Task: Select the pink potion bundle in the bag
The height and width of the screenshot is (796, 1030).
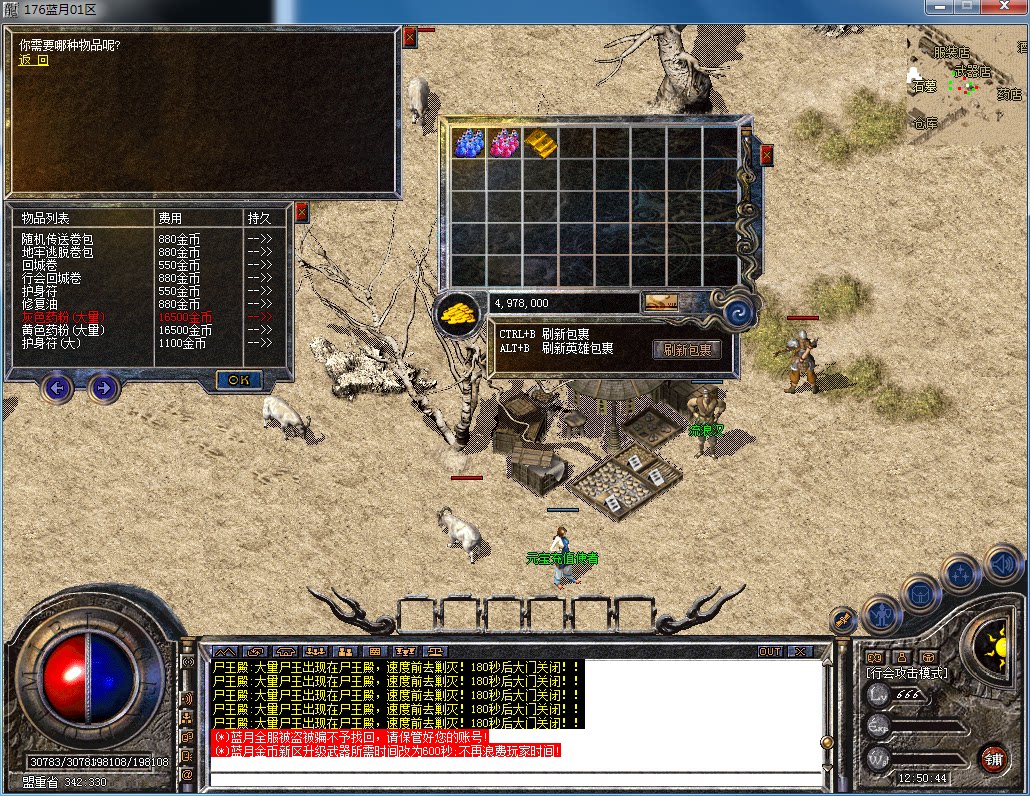Action: point(505,144)
